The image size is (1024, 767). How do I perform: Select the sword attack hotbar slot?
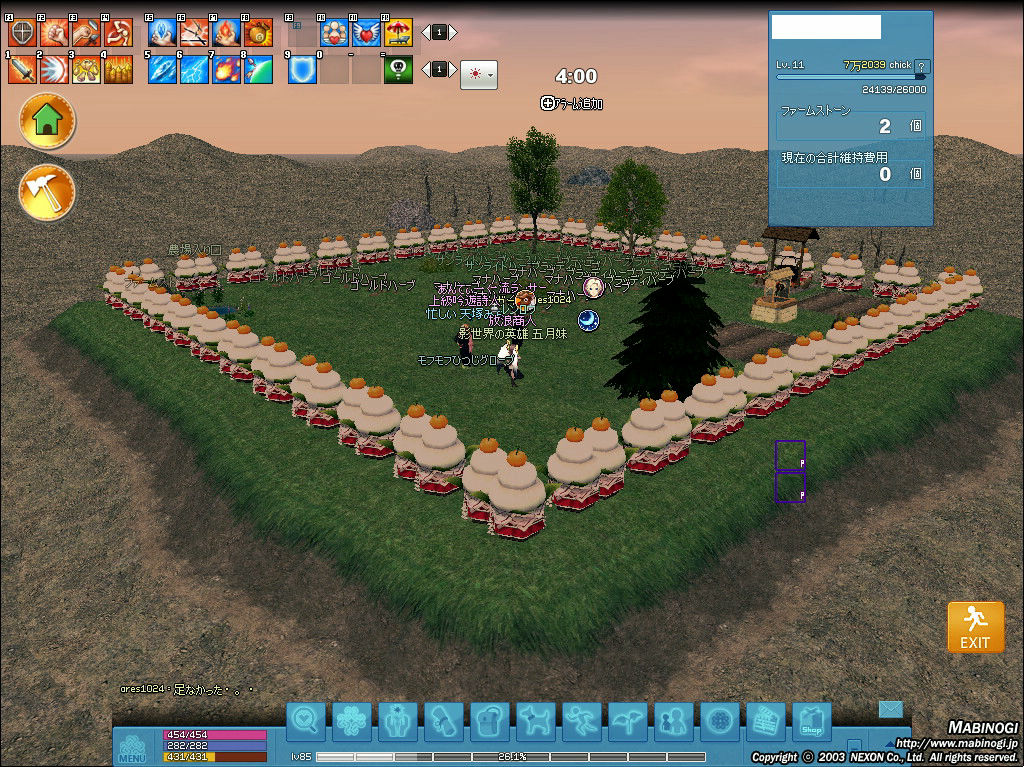[22, 69]
